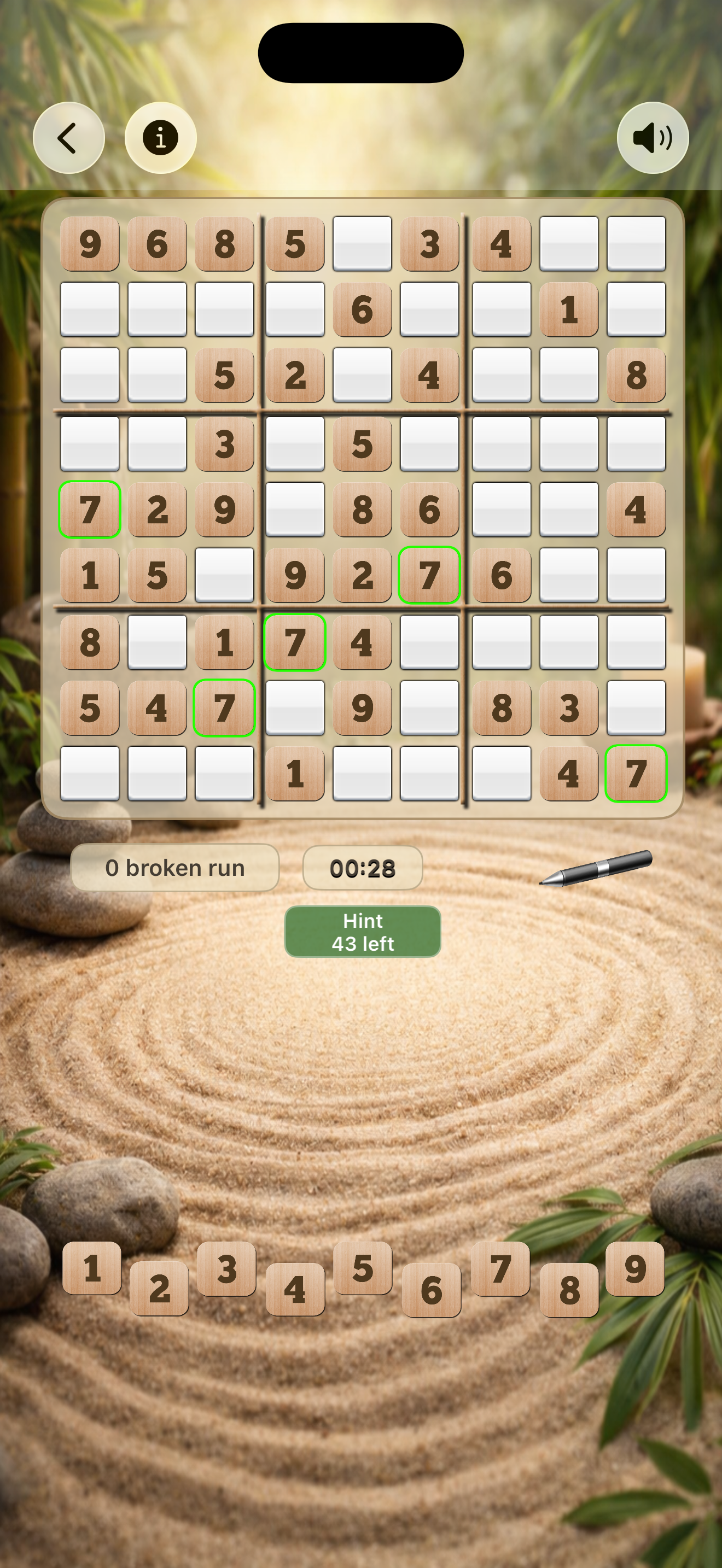Select the empty cell beside the 1 in bottom row

tap(361, 773)
